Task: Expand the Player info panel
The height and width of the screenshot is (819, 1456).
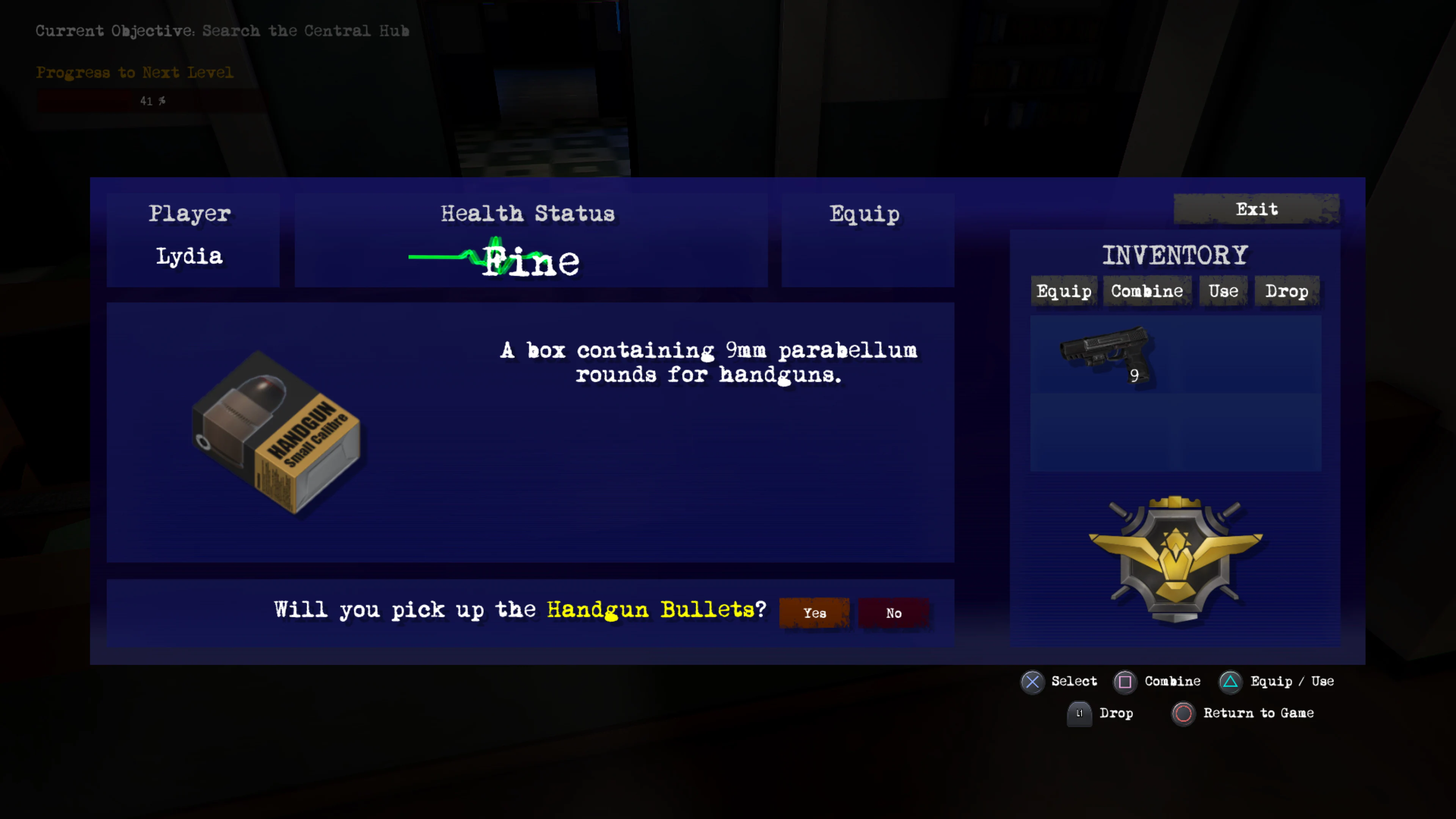Action: click(190, 213)
